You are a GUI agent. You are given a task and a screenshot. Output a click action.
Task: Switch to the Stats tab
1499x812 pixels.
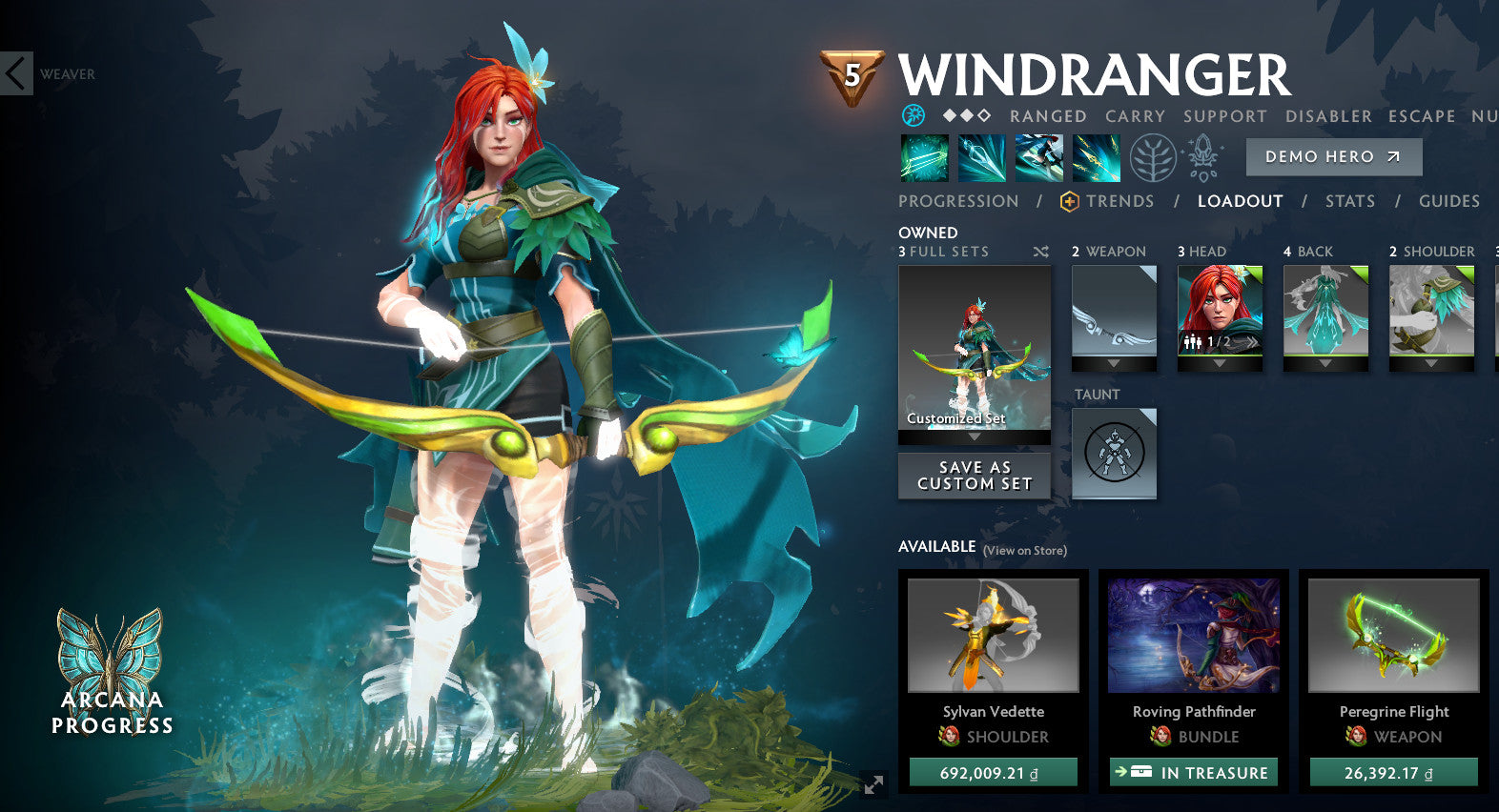1349,201
